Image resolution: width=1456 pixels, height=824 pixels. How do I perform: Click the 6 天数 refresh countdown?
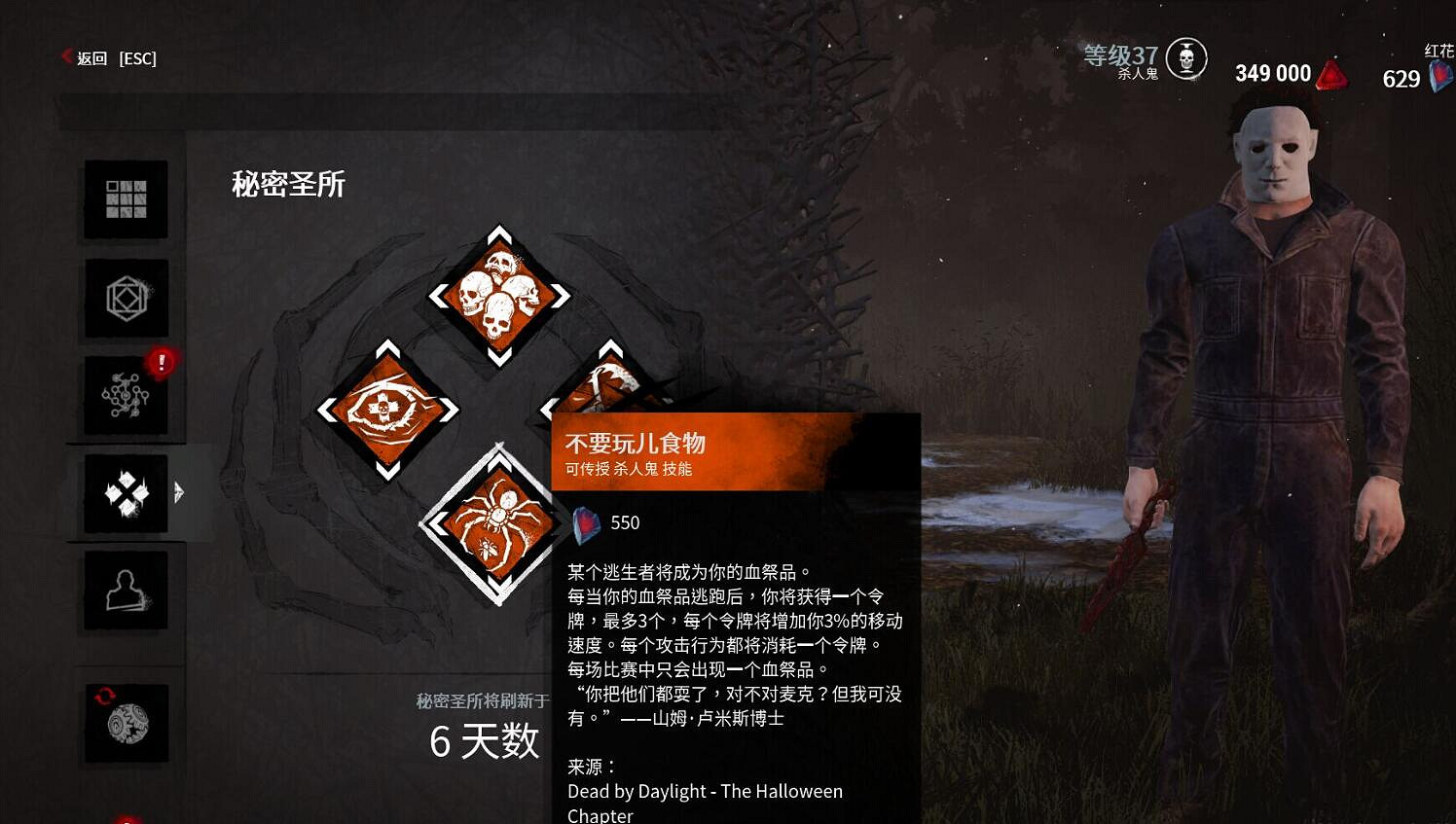(487, 741)
